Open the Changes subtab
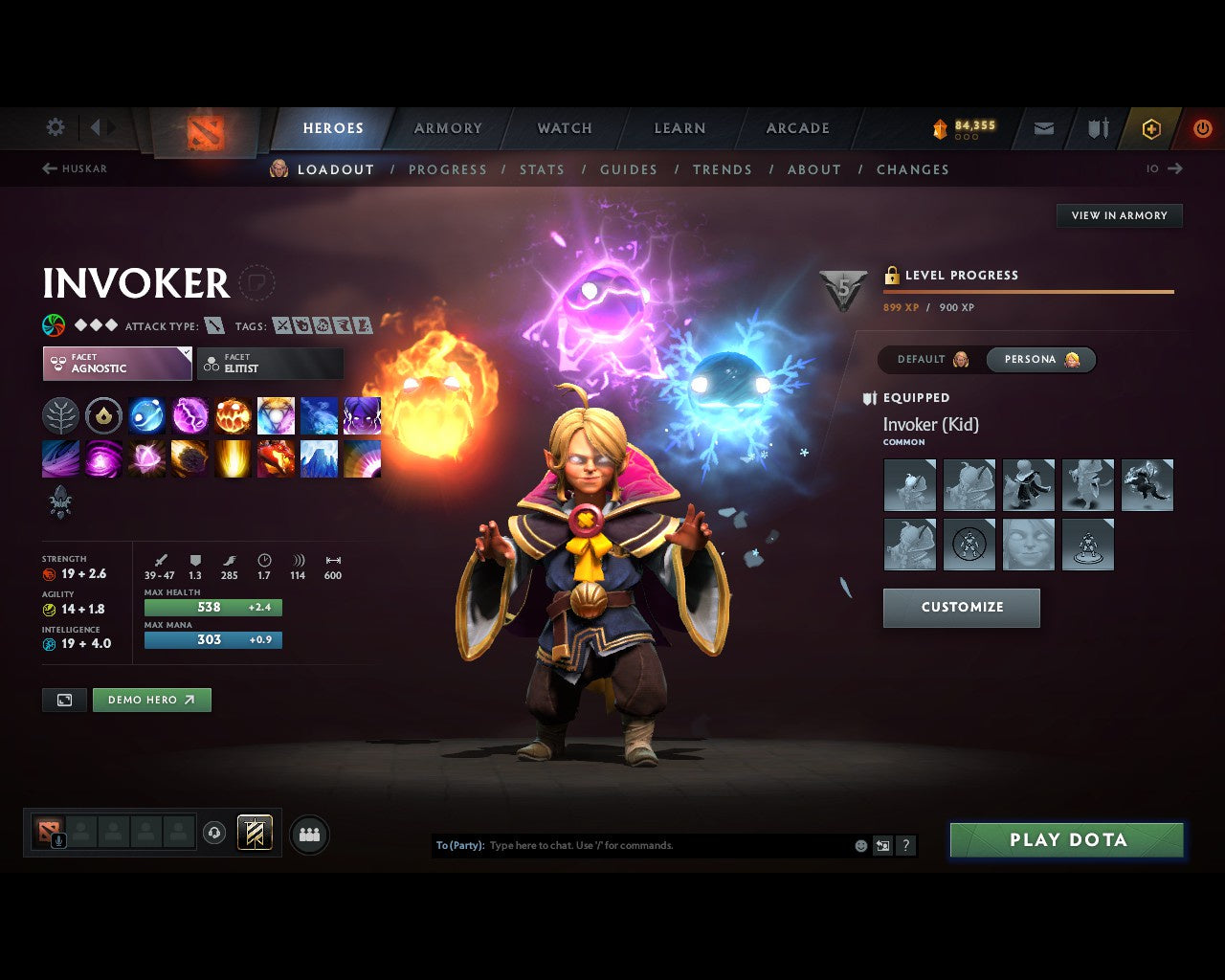 (912, 169)
